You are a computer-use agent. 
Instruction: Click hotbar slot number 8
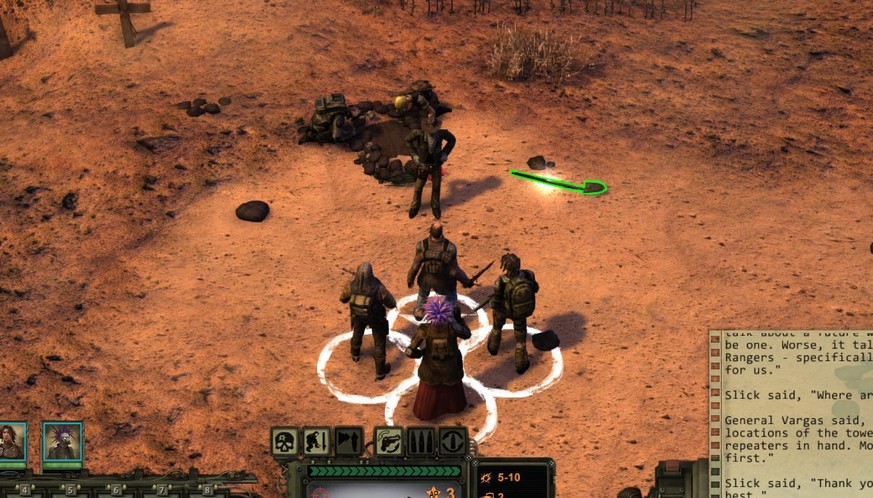207,490
